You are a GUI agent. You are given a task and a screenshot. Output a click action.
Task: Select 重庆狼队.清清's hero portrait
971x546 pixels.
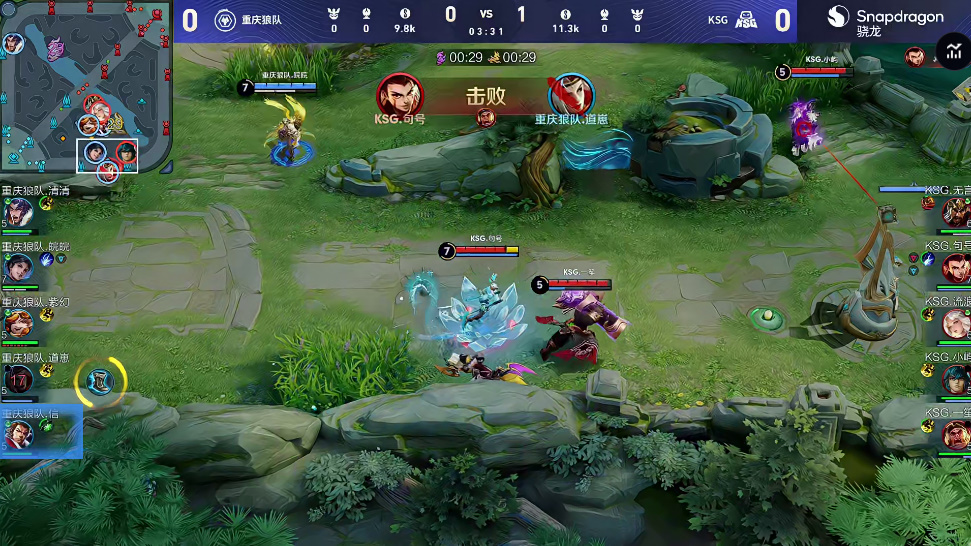pos(17,212)
